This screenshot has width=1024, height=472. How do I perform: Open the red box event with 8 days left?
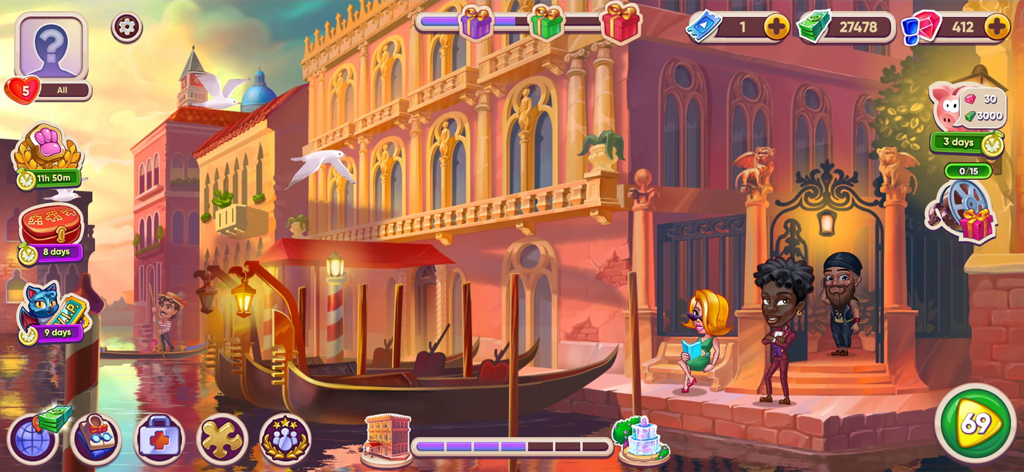[50, 229]
